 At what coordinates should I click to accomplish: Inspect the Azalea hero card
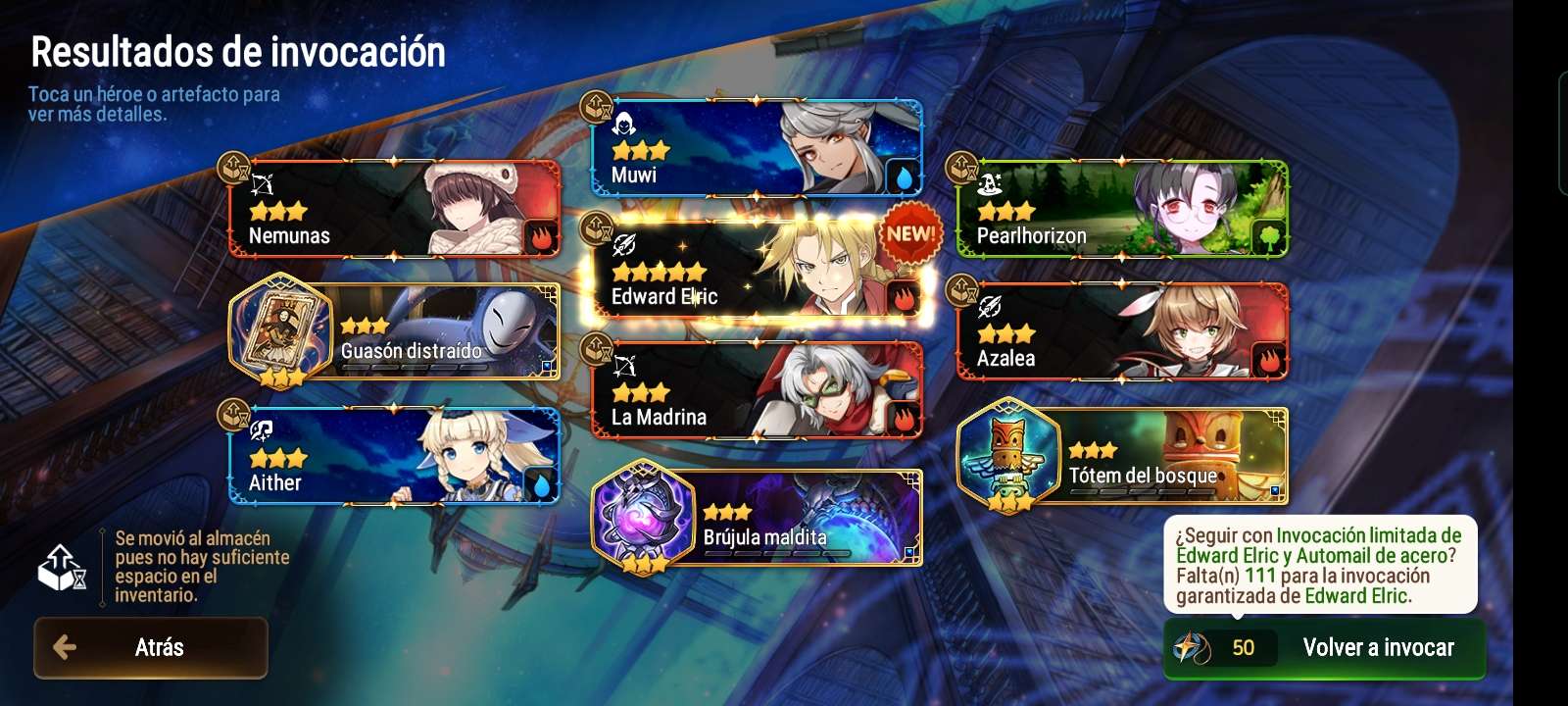click(1122, 331)
